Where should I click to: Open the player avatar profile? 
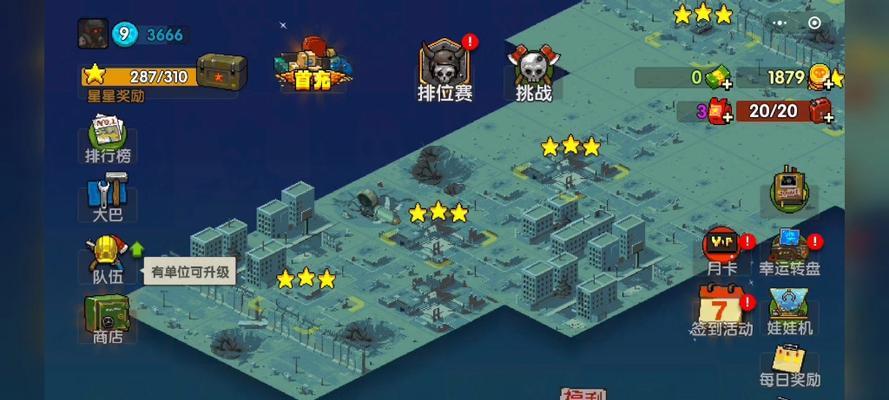(93, 33)
